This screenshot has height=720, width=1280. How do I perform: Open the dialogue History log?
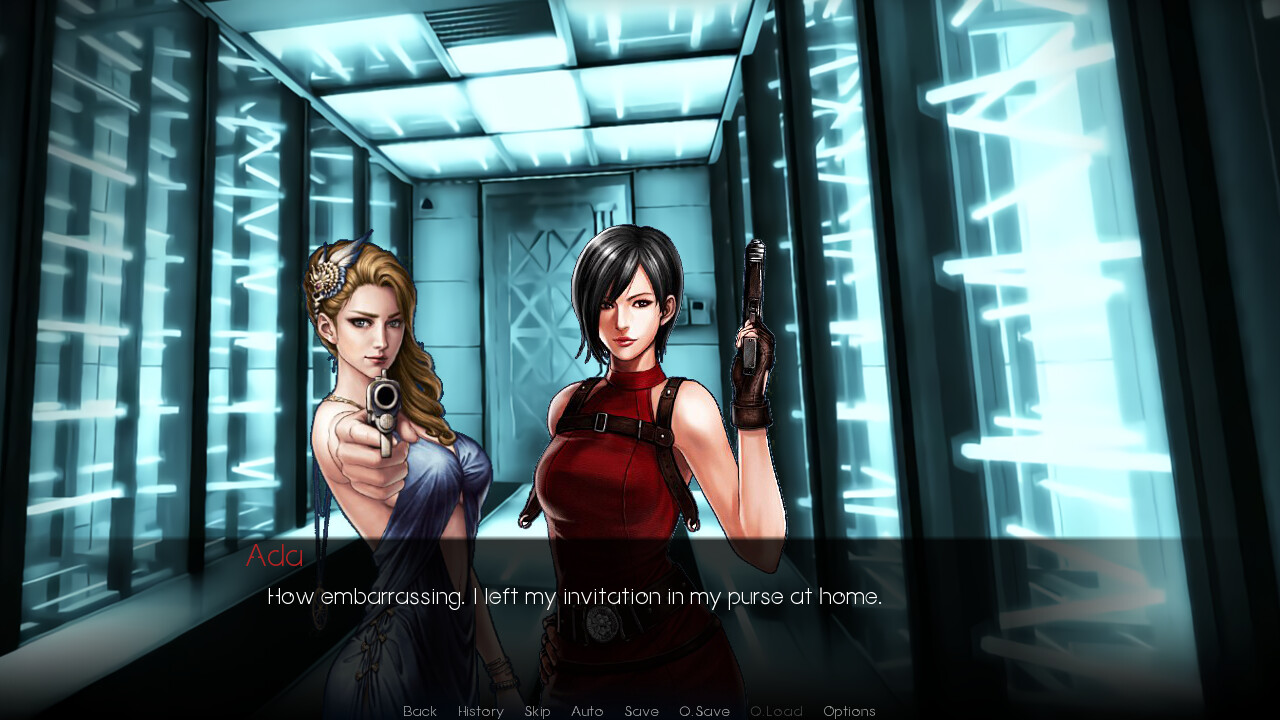(x=480, y=711)
